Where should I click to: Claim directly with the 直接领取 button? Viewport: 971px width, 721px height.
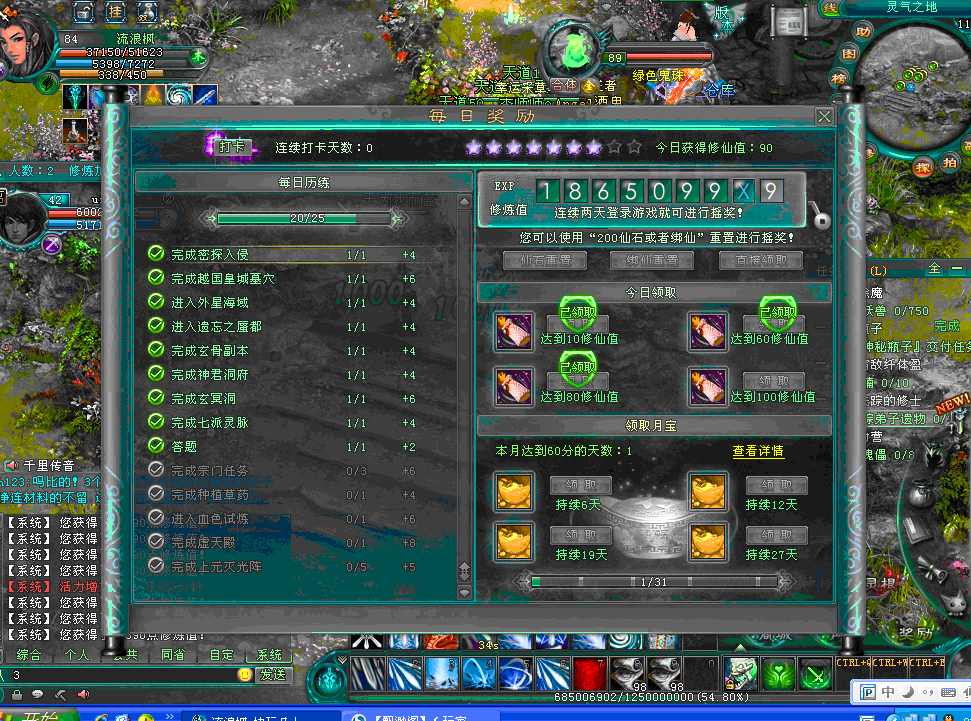(760, 260)
